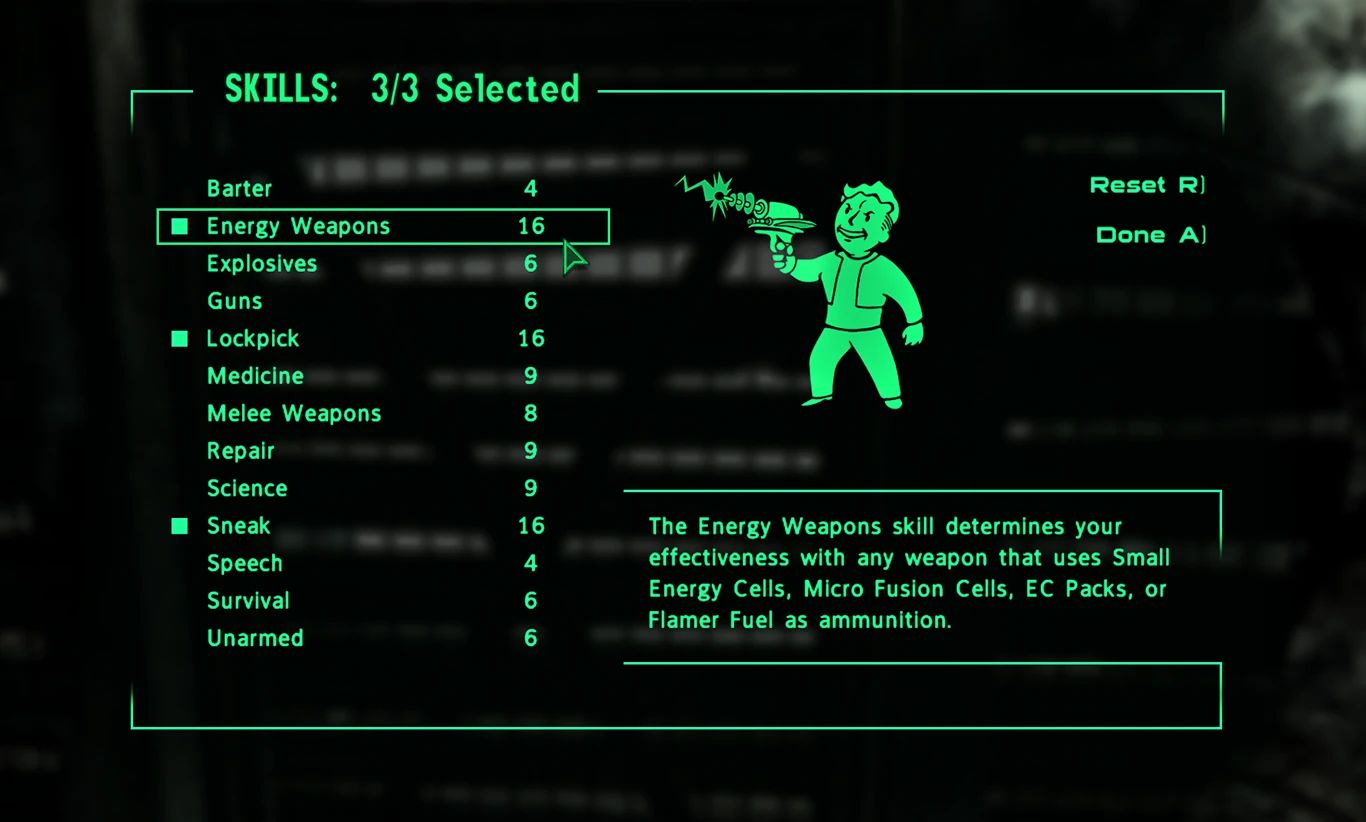Screen dimensions: 1366x822
Task: Toggle the Sneak selection marker
Action: click(x=179, y=525)
